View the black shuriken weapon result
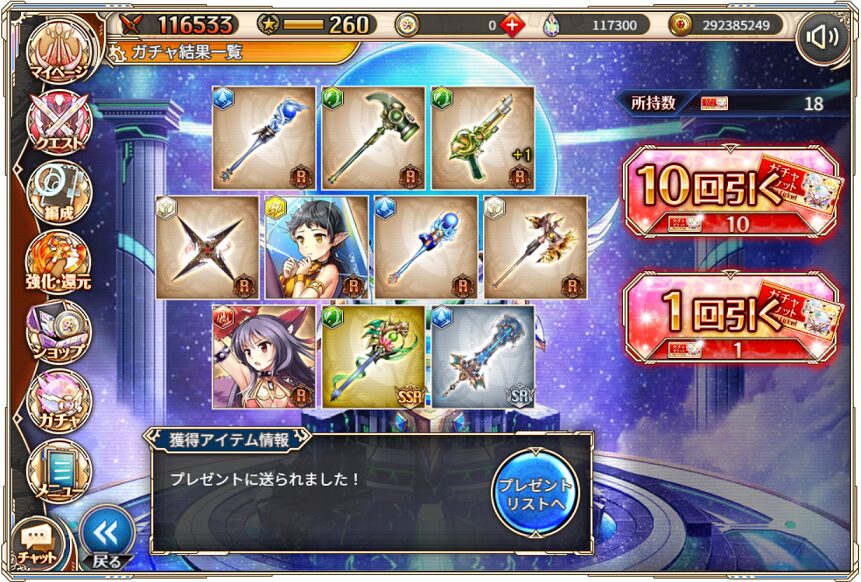The height and width of the screenshot is (582, 861). coord(208,247)
